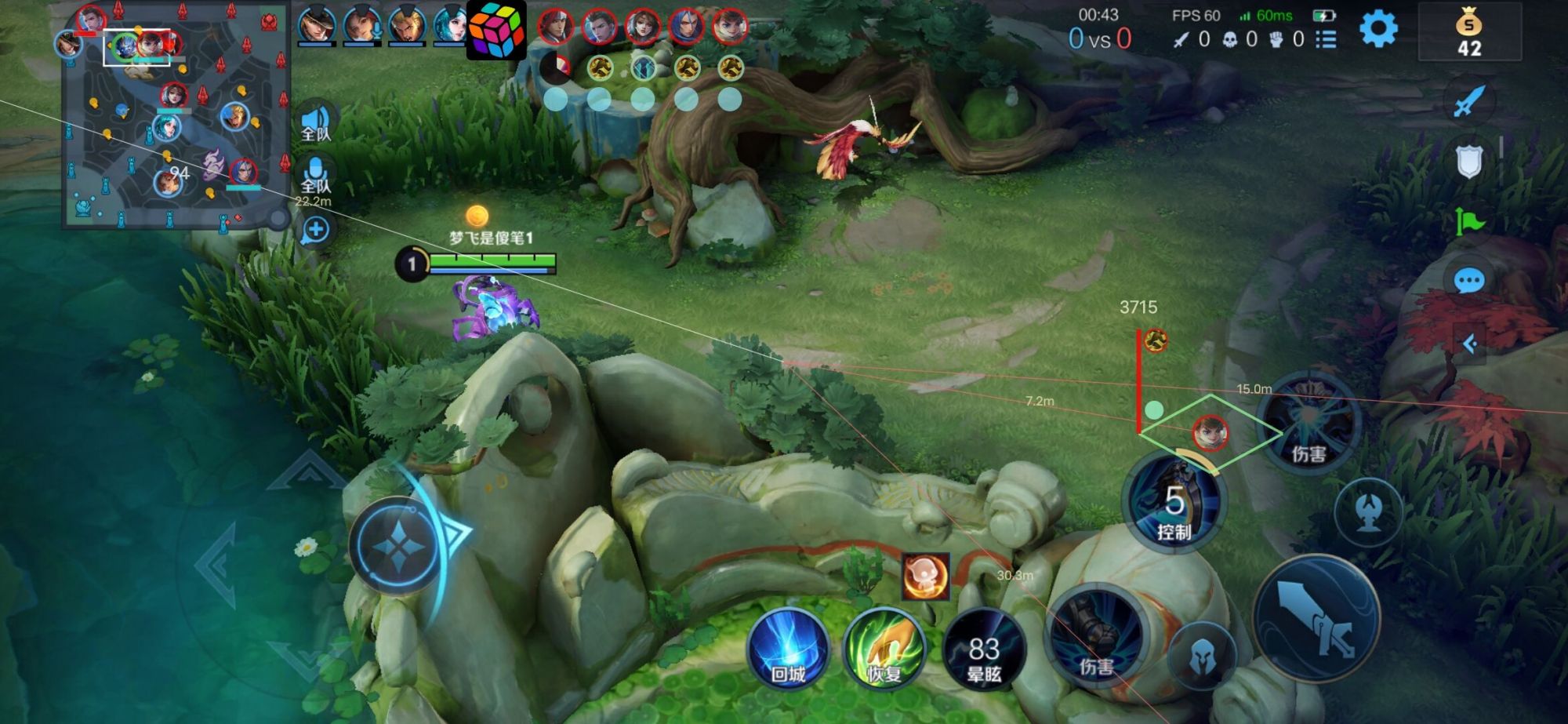Toggle the 全队 team speaker button
Image resolution: width=1568 pixels, height=724 pixels.
(315, 122)
